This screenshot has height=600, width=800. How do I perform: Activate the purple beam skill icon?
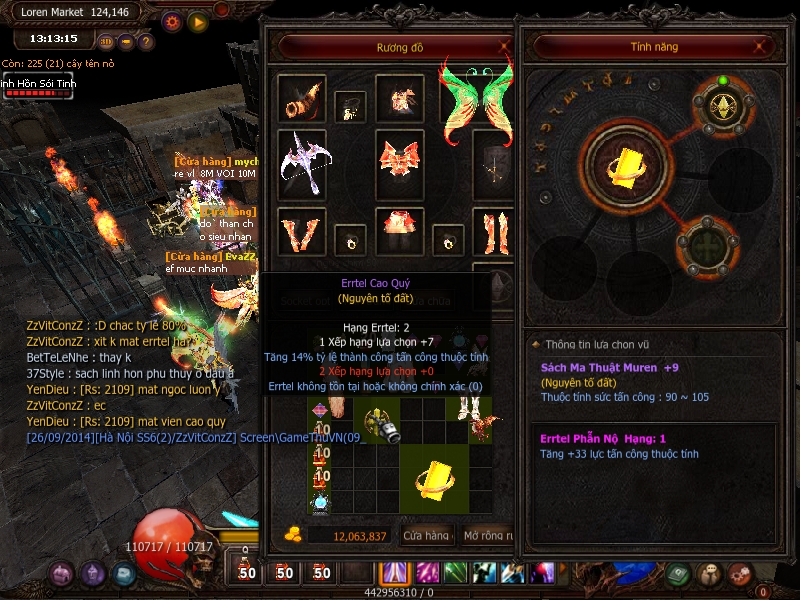[392, 573]
